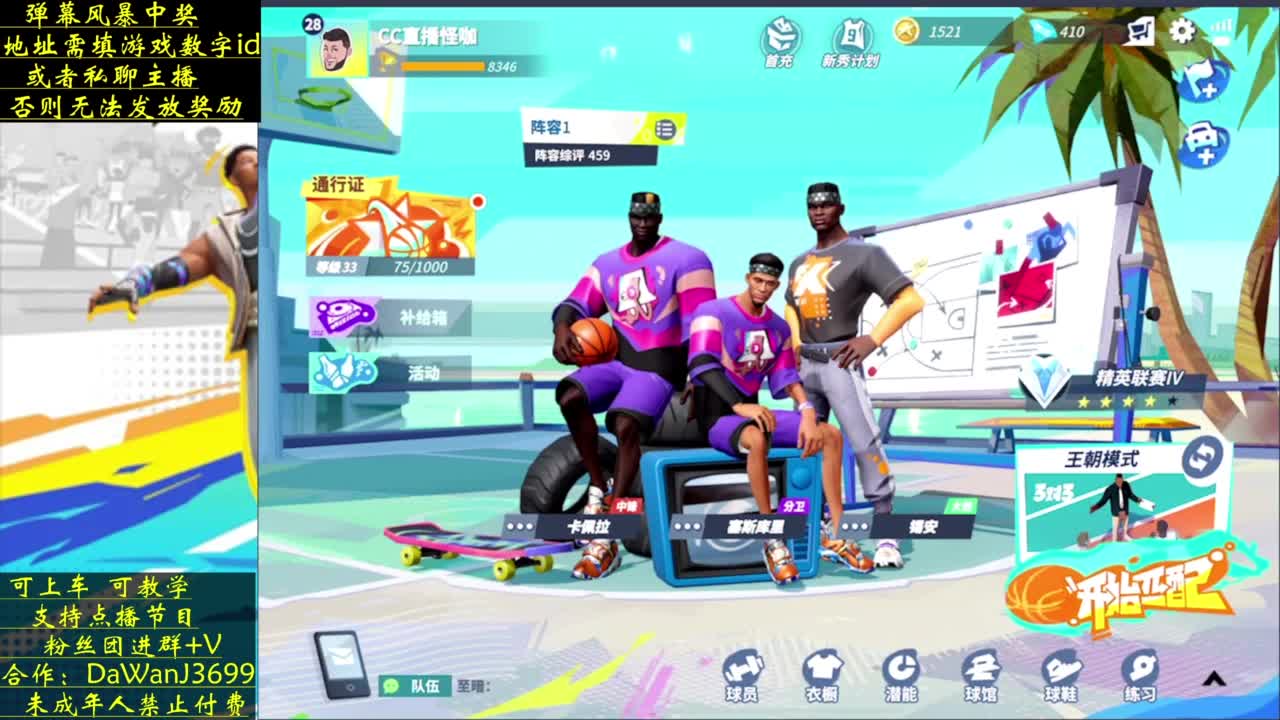Open the in-game shop cart
Screen dimensions: 1280x720
pos(1140,32)
